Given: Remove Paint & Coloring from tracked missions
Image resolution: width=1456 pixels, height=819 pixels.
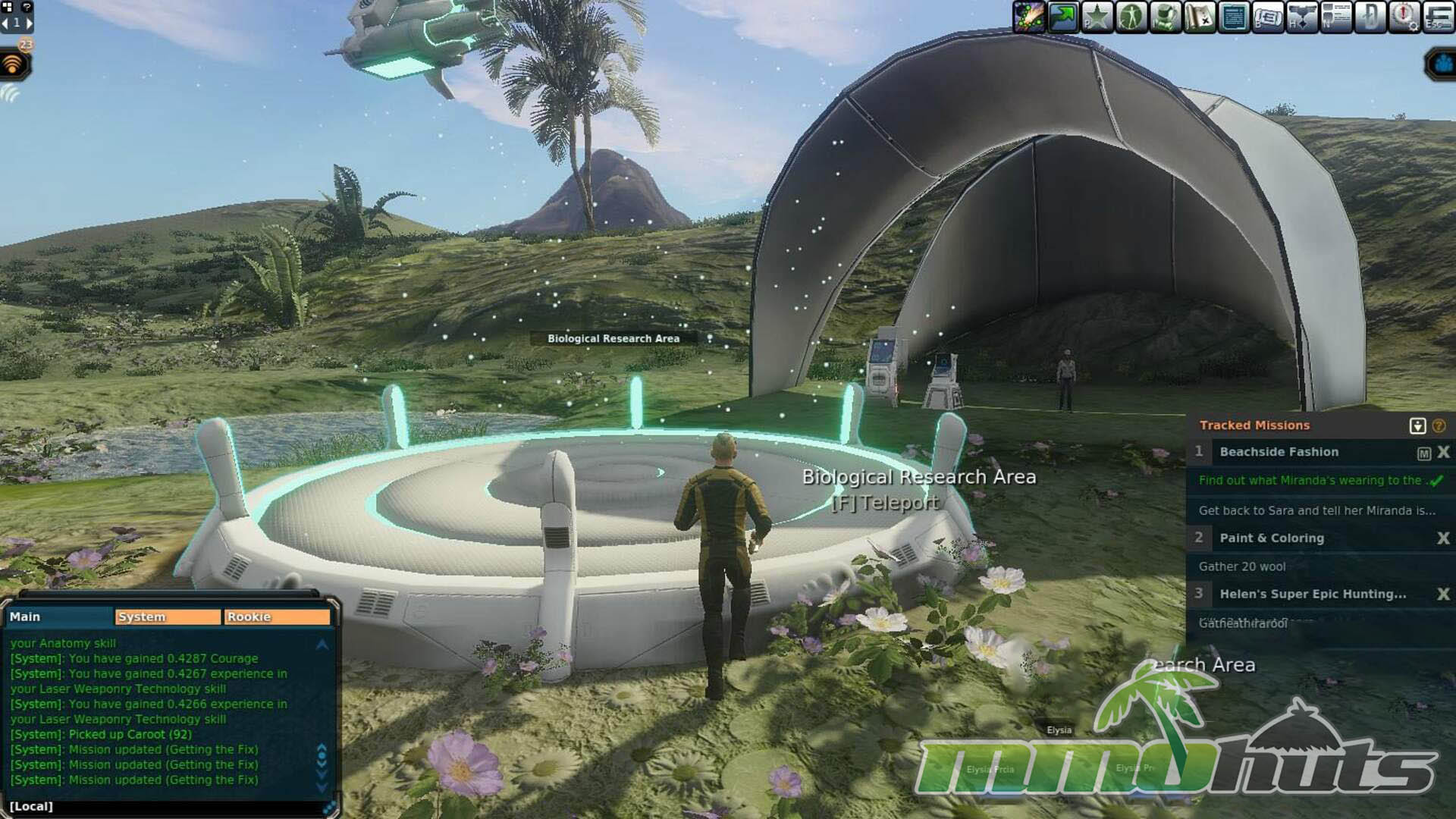Looking at the screenshot, I should pos(1443,538).
